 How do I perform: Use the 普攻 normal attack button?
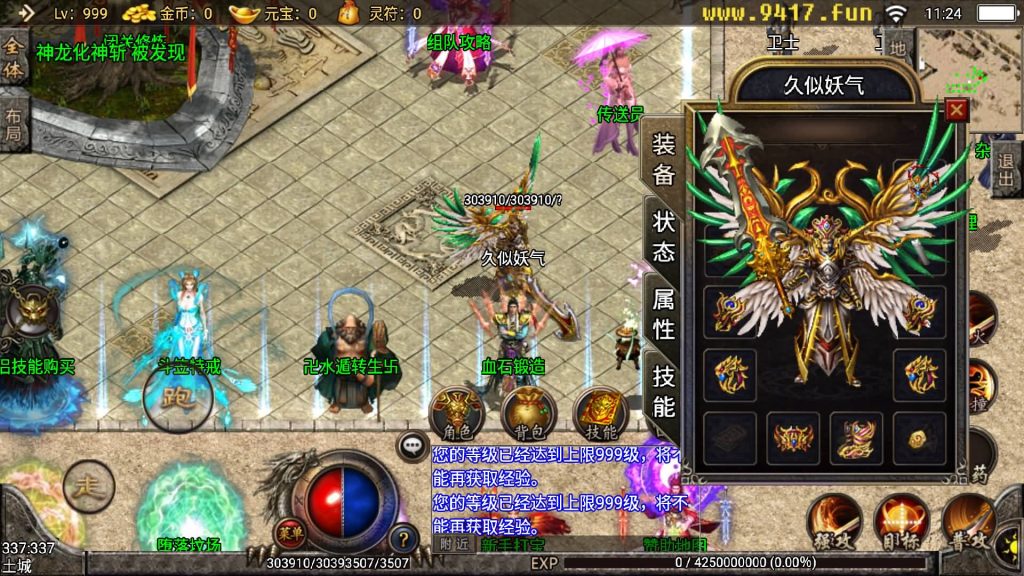[969, 522]
